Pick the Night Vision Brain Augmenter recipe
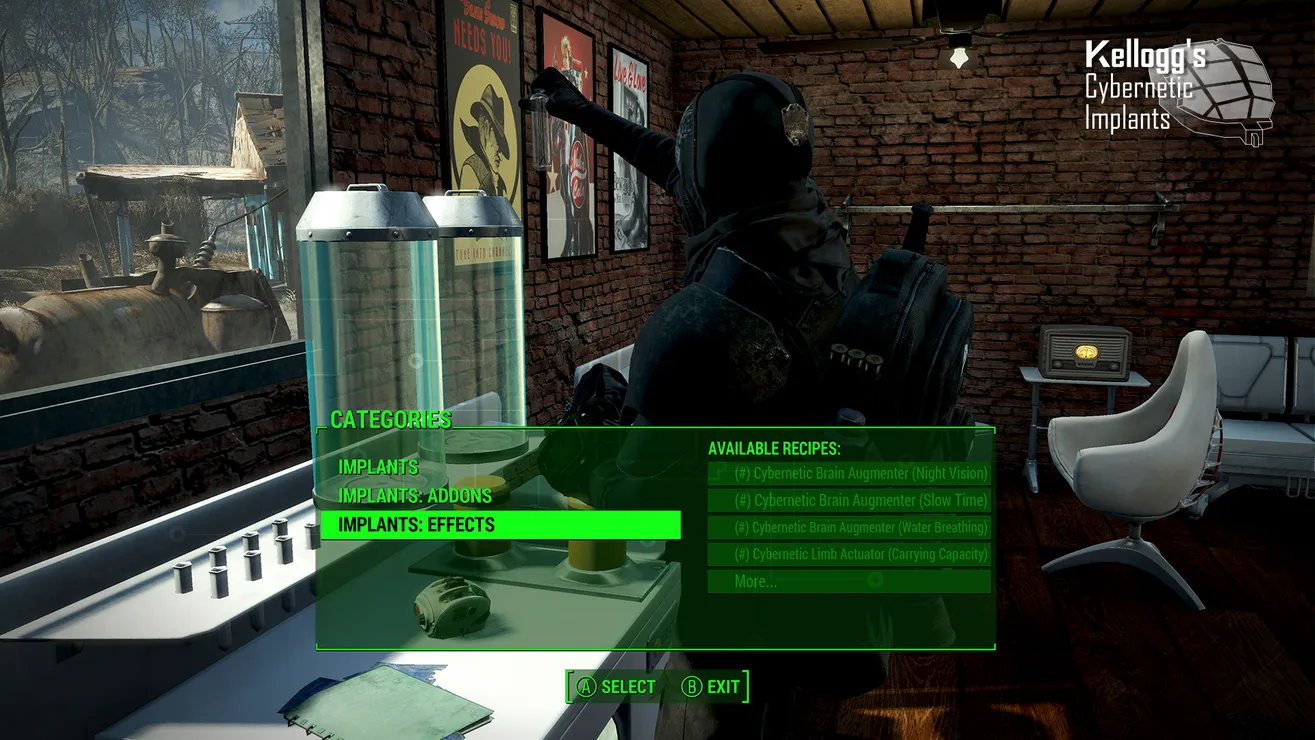The height and width of the screenshot is (740, 1315). [x=849, y=473]
